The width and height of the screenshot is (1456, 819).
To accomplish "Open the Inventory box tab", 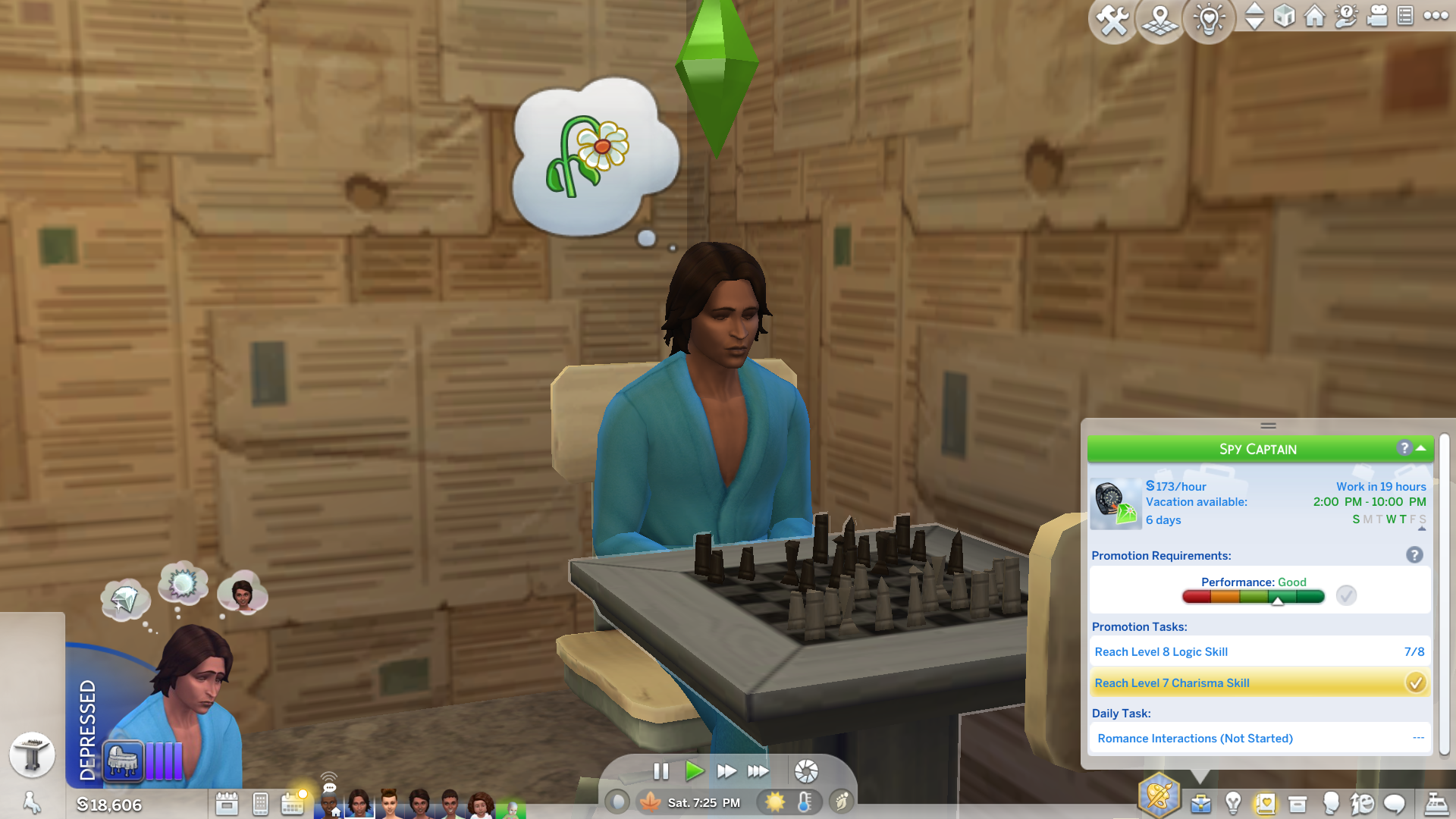I will 1298,803.
